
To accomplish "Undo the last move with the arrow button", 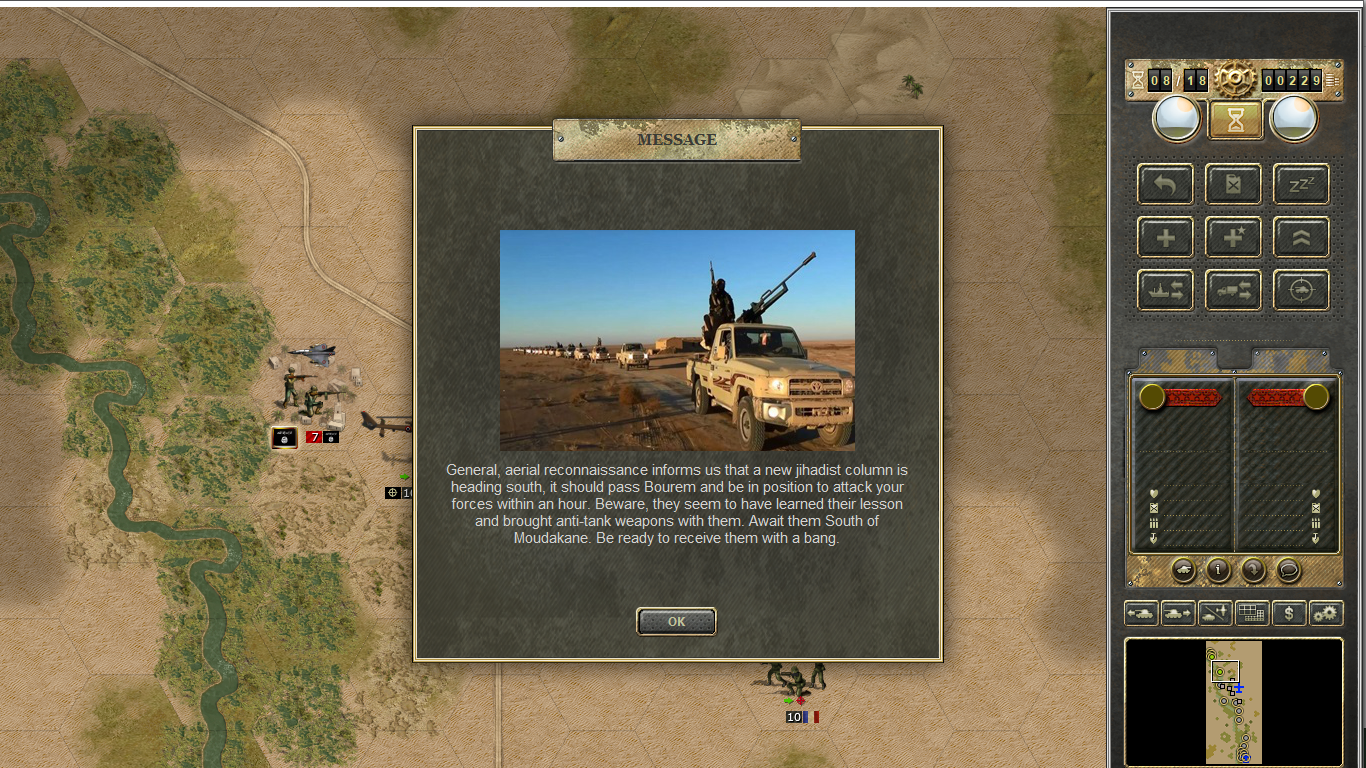I will click(1165, 184).
